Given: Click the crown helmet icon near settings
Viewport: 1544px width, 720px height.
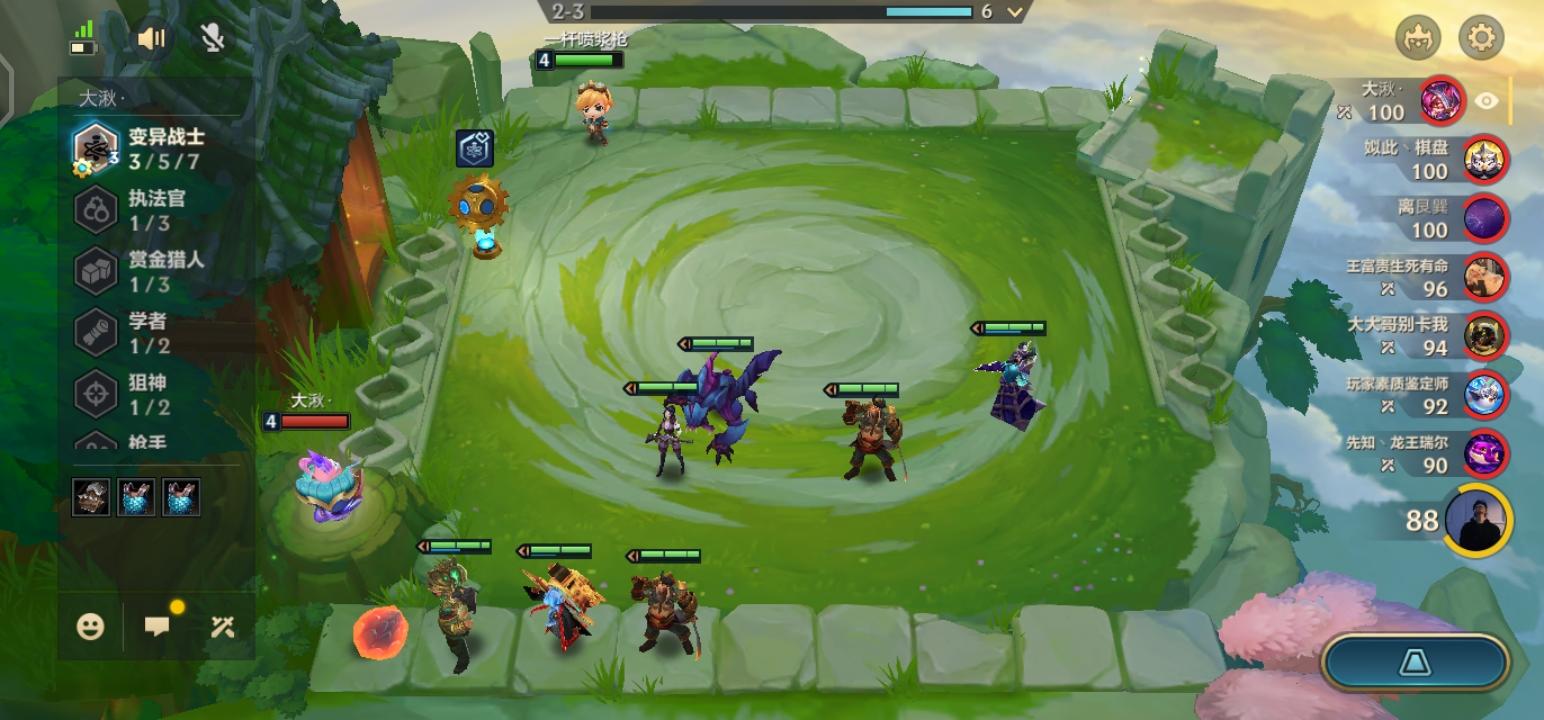Looking at the screenshot, I should [1419, 38].
